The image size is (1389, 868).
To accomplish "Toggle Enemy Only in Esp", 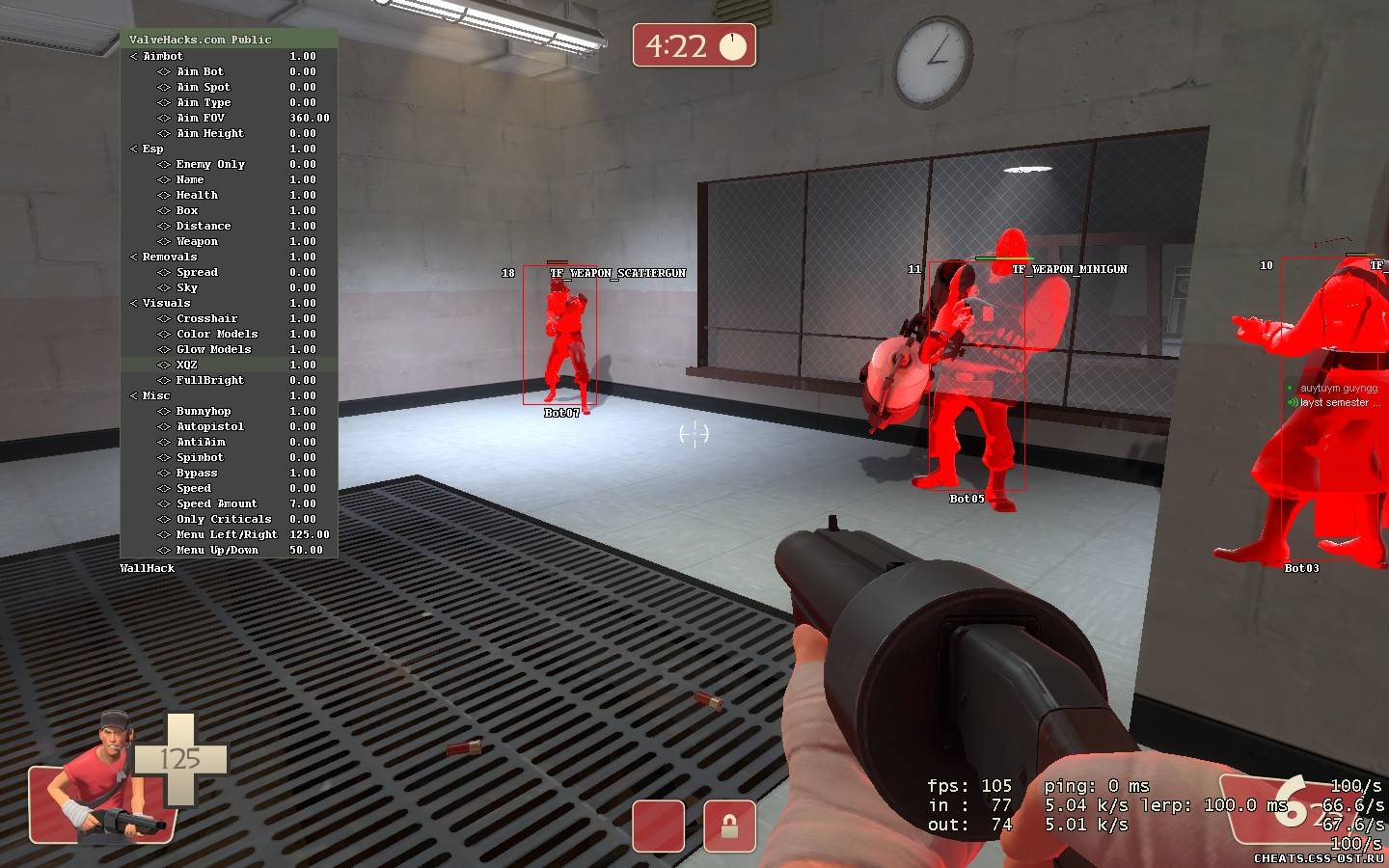I will coord(210,164).
